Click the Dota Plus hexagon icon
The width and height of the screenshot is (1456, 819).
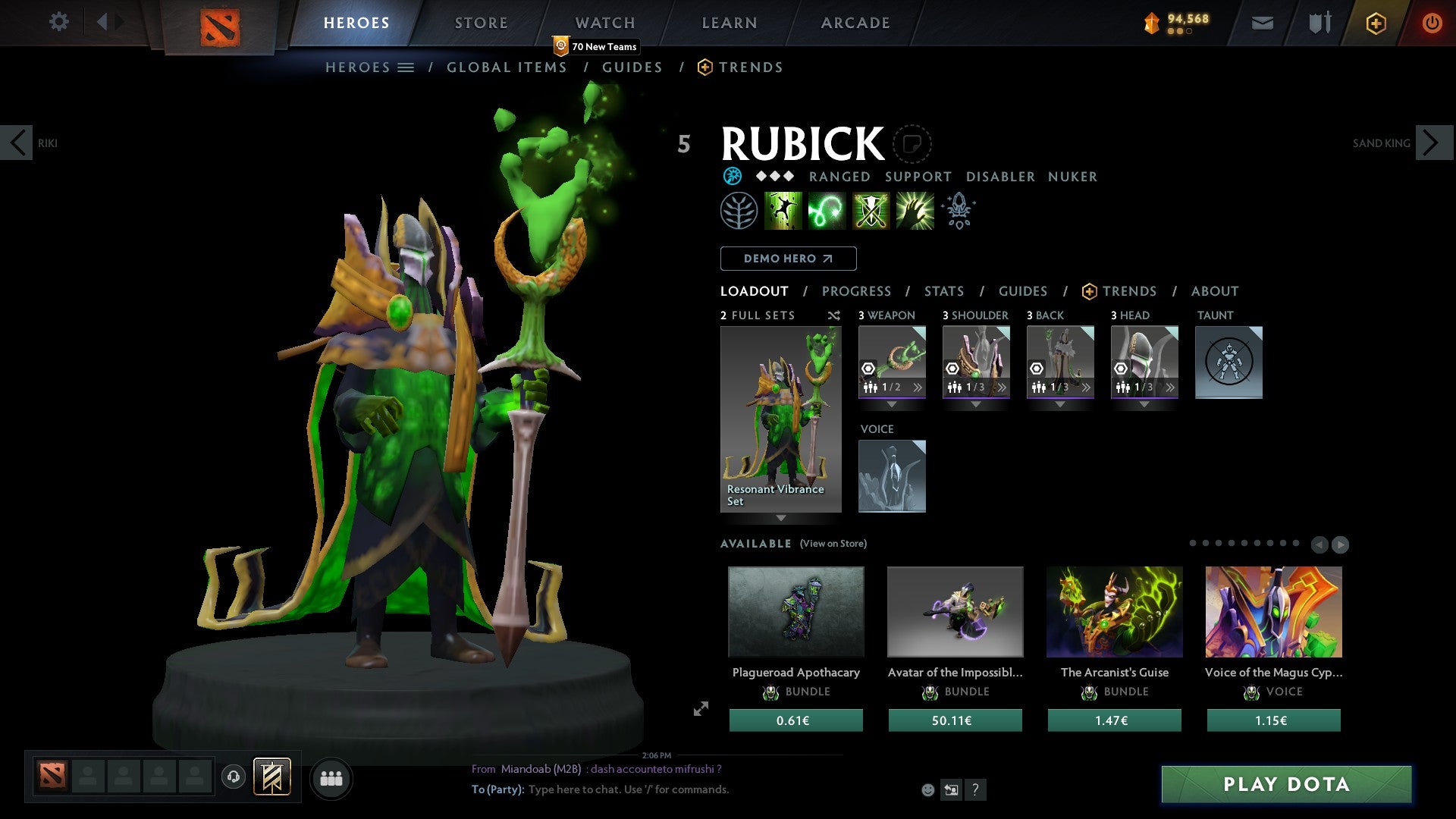click(x=1375, y=23)
